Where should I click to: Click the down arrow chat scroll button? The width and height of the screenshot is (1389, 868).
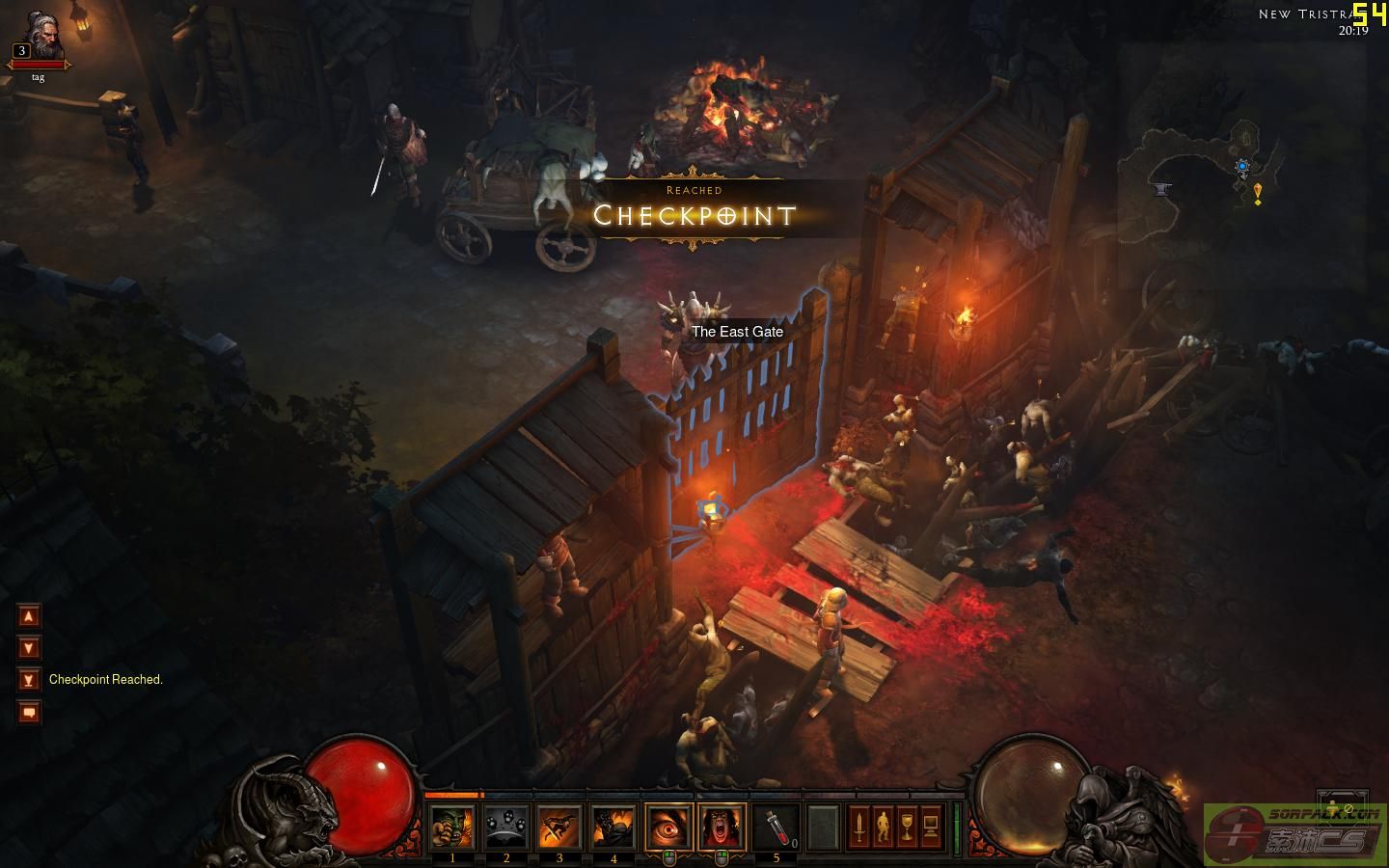[29, 648]
